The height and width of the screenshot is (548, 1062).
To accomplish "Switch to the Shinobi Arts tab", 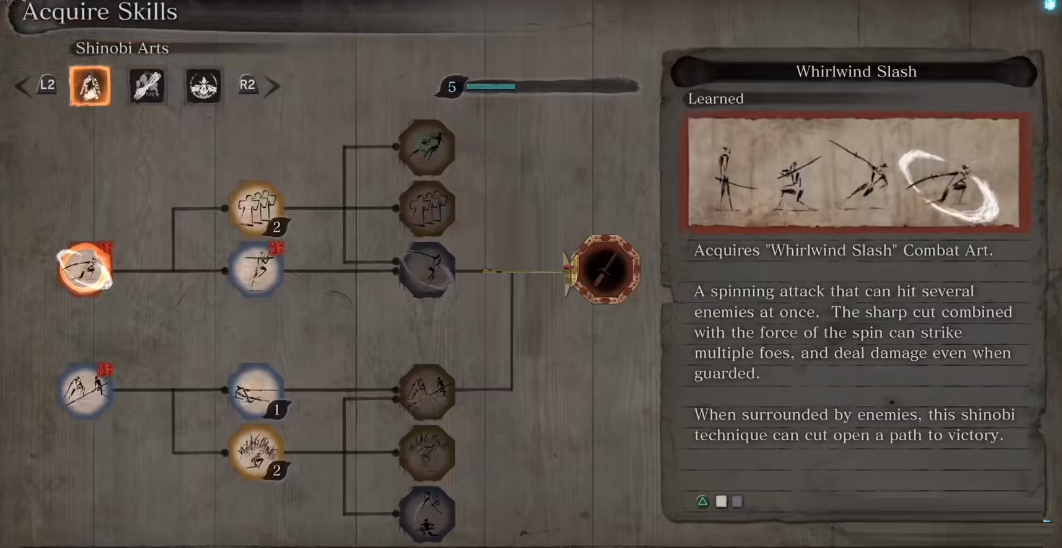I will 90,86.
